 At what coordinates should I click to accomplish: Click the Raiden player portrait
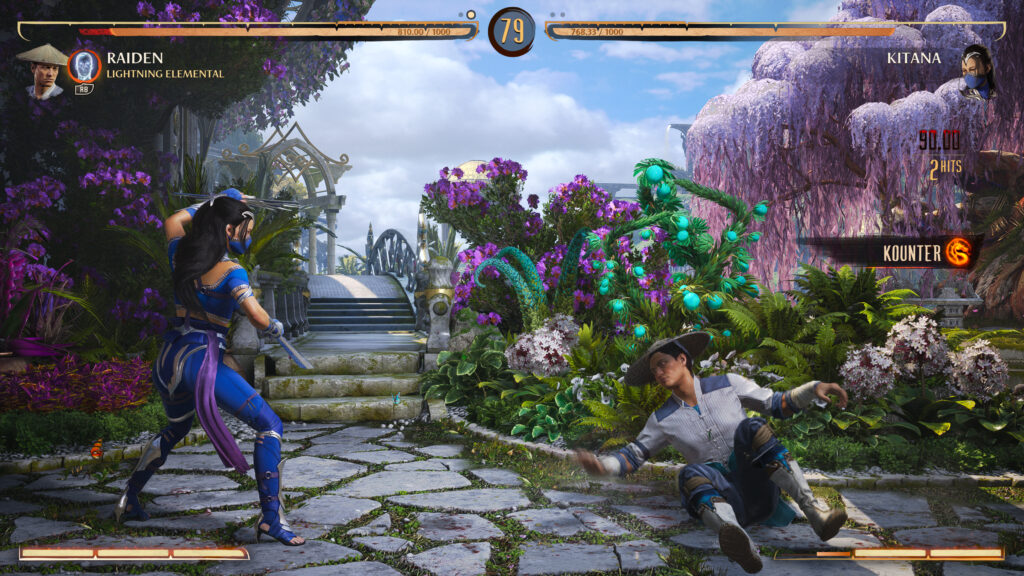click(x=42, y=71)
